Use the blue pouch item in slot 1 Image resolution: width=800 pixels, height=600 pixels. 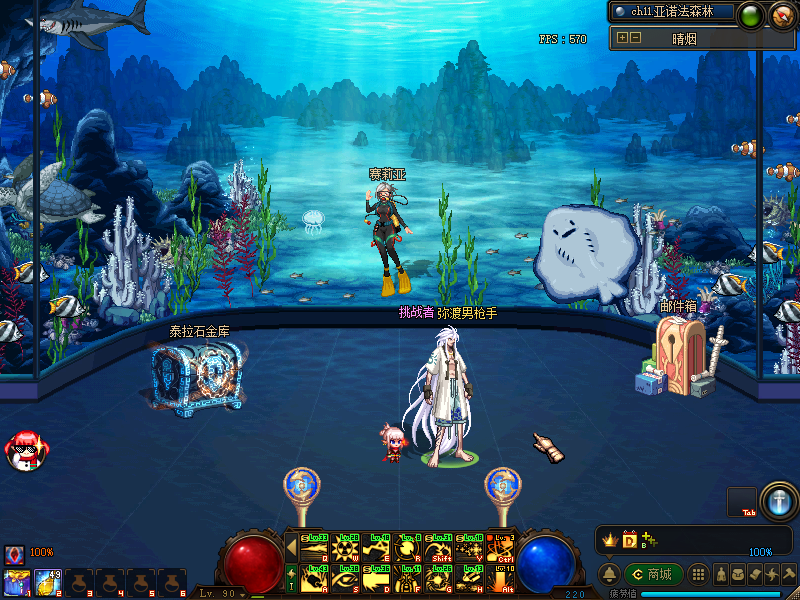(x=16, y=581)
